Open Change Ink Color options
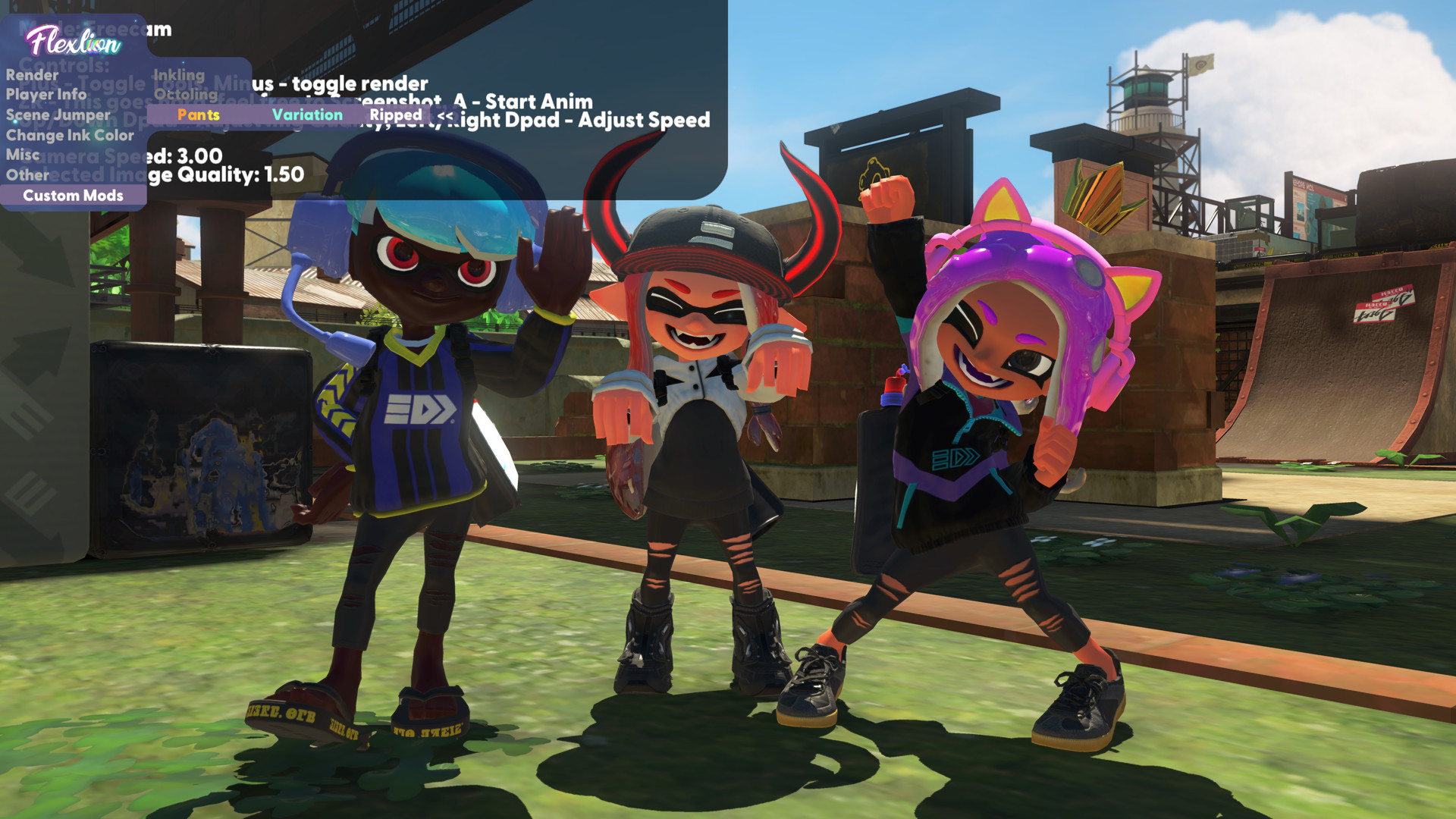This screenshot has width=1456, height=819. point(71,135)
